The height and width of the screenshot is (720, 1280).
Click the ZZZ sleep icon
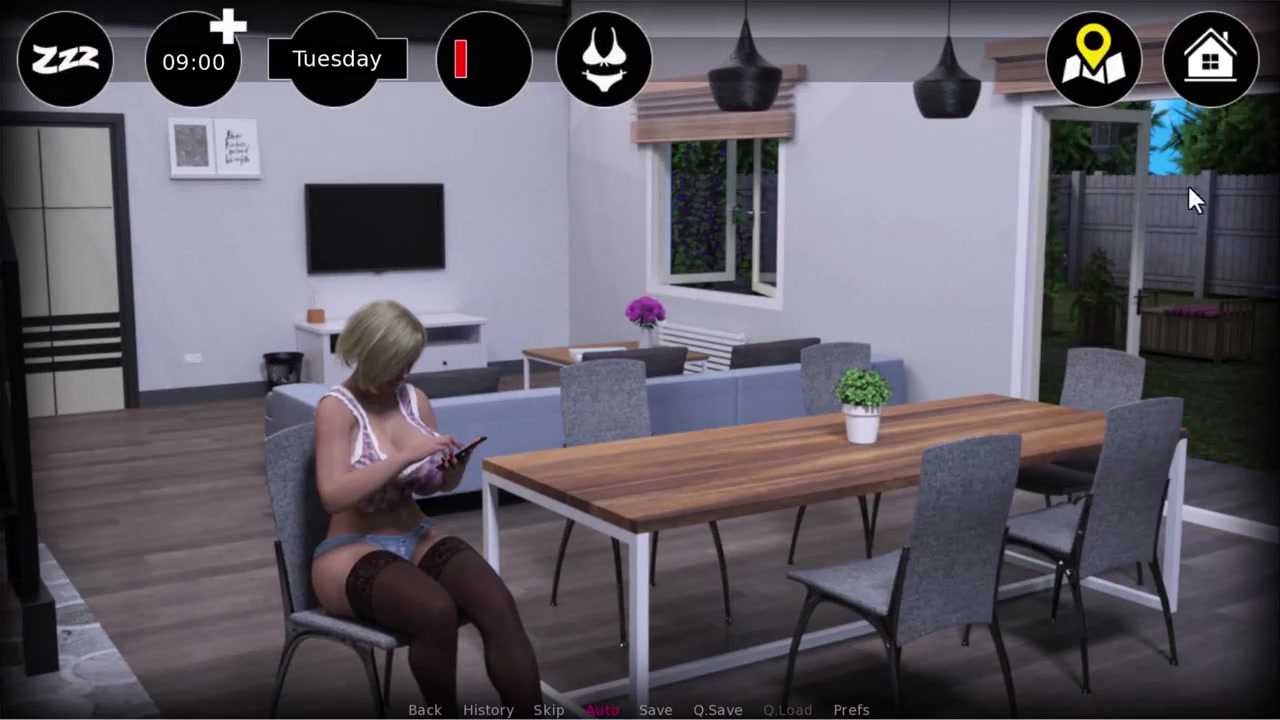[65, 59]
